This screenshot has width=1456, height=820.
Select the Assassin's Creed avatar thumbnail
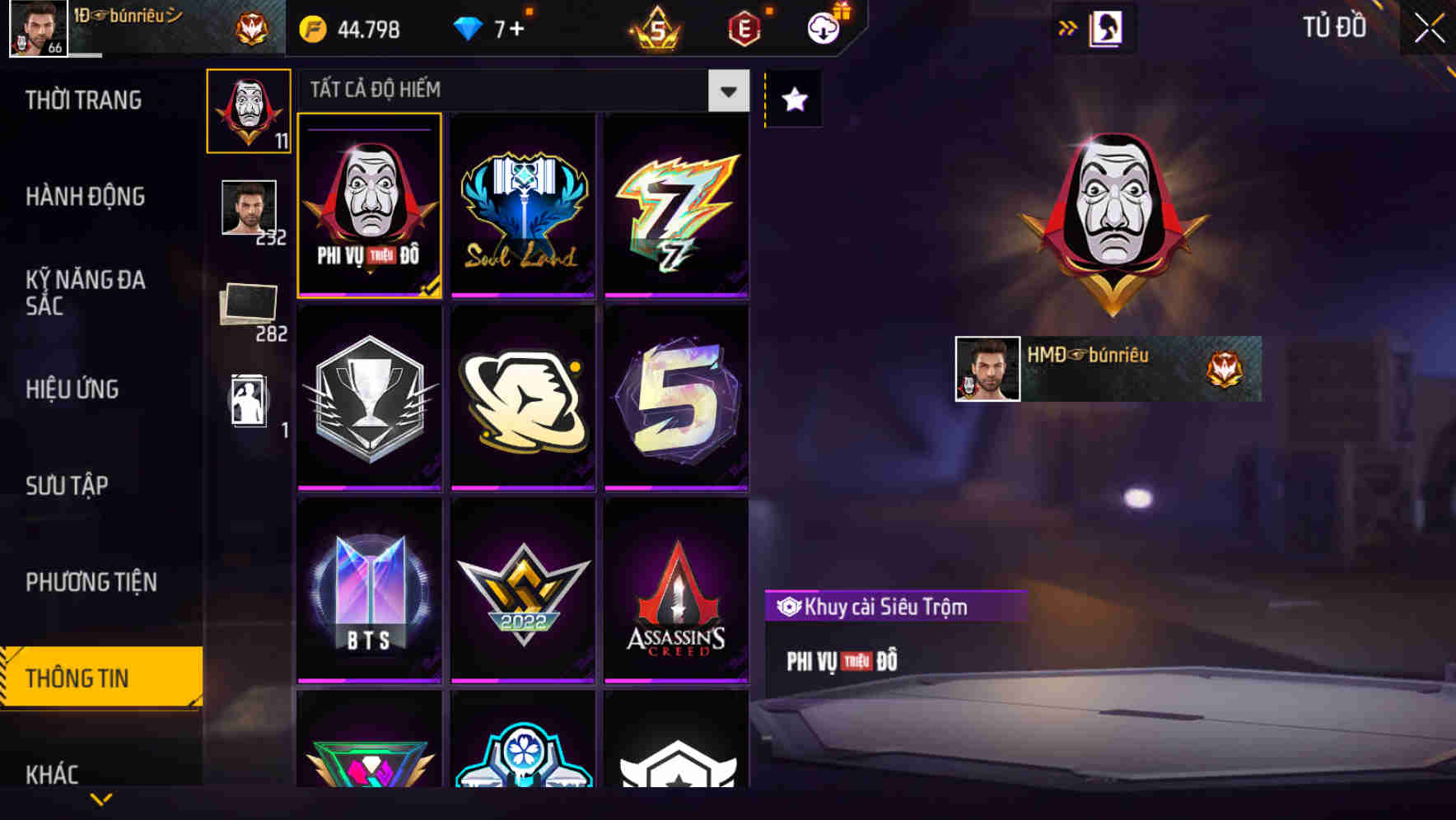(x=677, y=591)
